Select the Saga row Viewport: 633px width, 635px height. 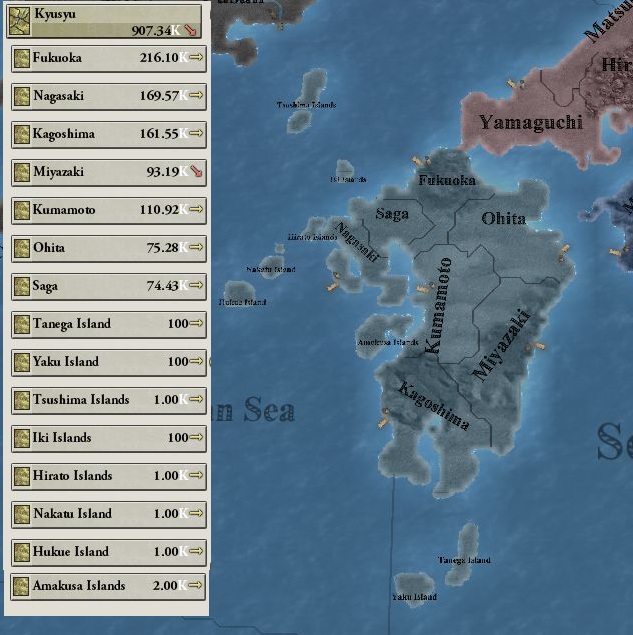[x=108, y=286]
